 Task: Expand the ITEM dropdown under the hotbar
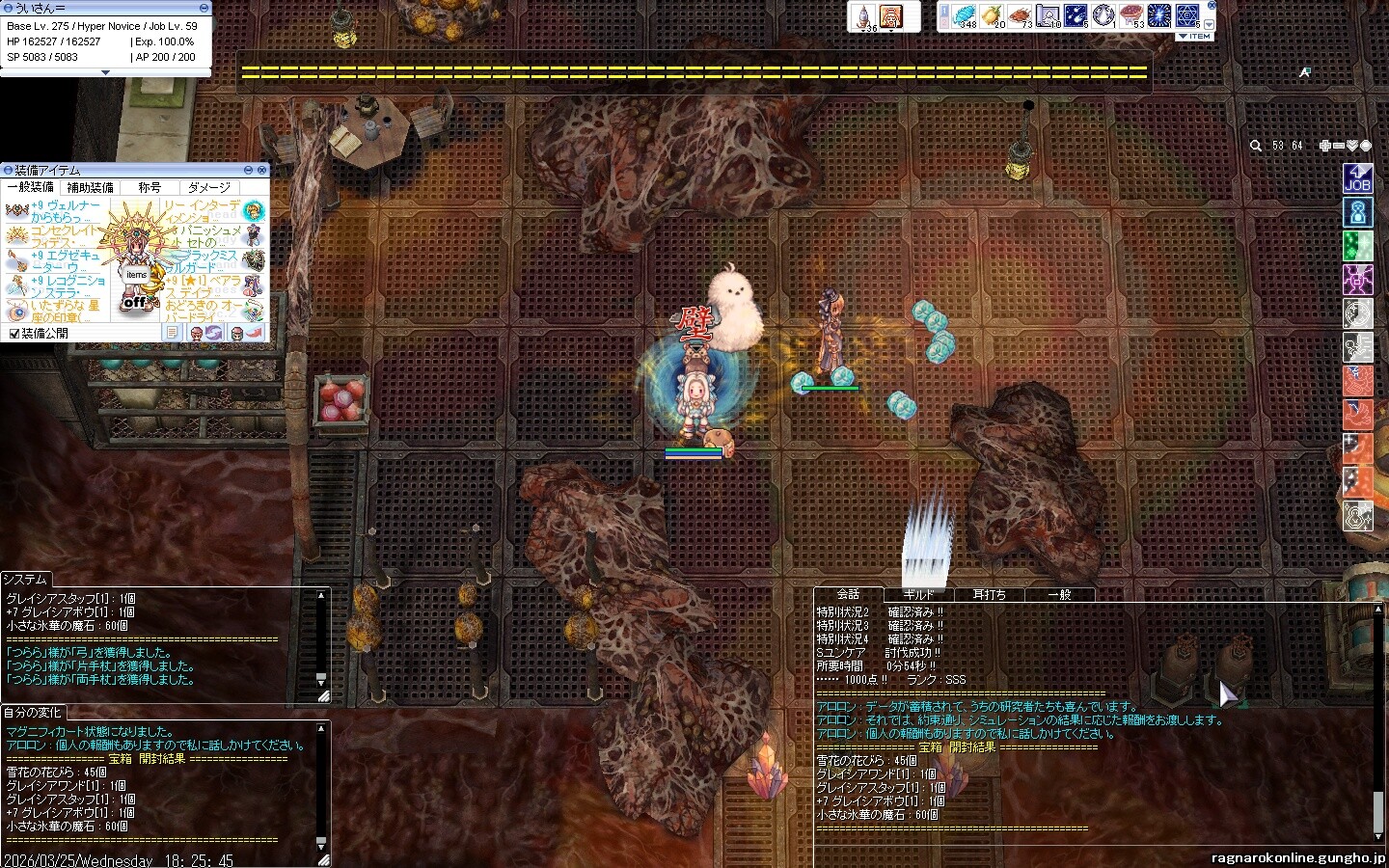1194,36
